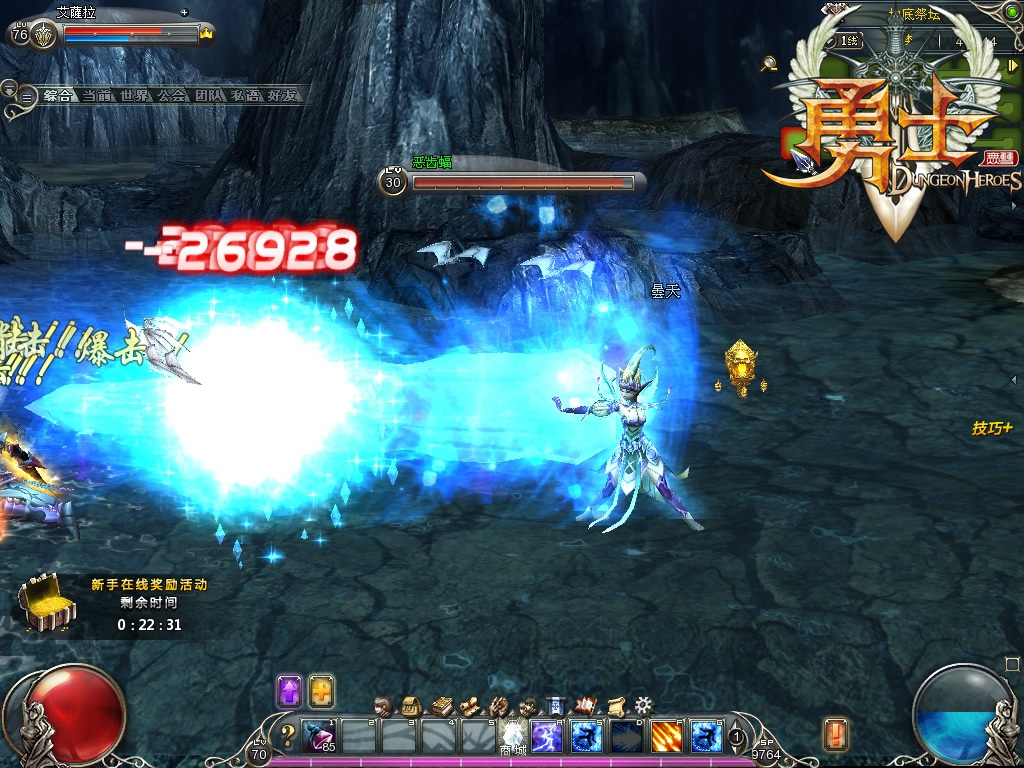Open the help question mark button

[x=288, y=737]
